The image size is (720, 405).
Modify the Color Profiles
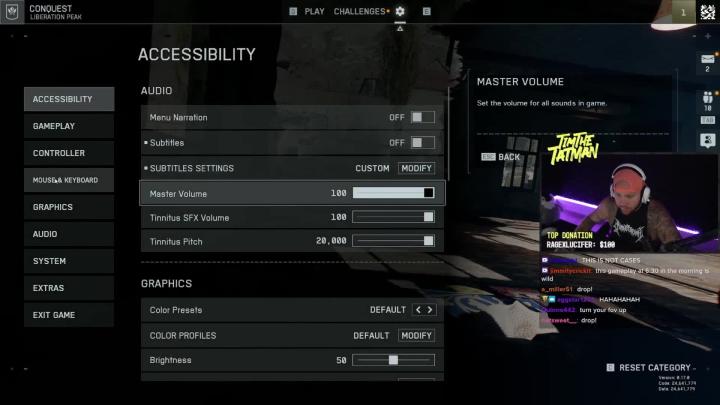(416, 335)
